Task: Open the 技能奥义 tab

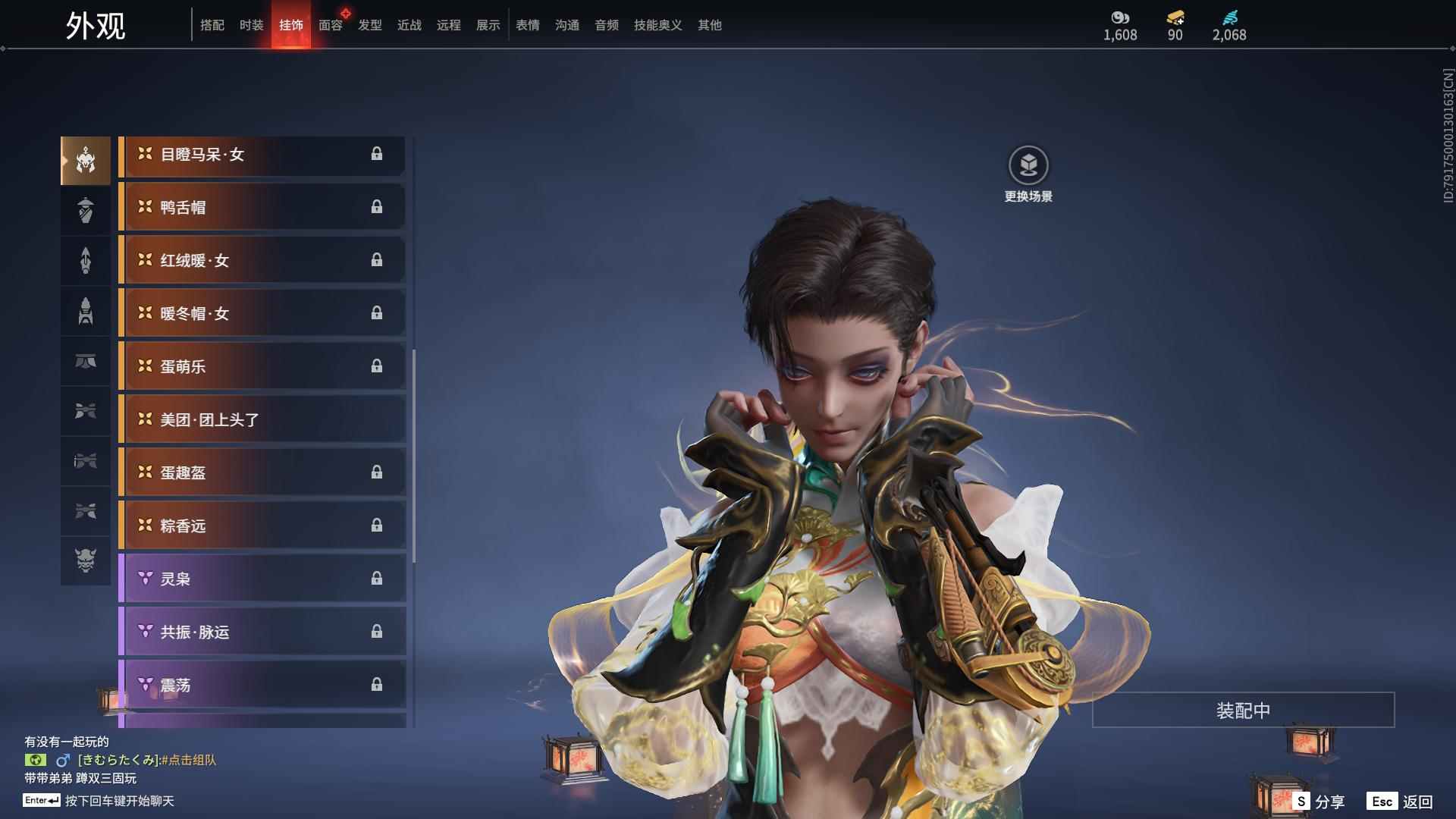Action: point(657,25)
